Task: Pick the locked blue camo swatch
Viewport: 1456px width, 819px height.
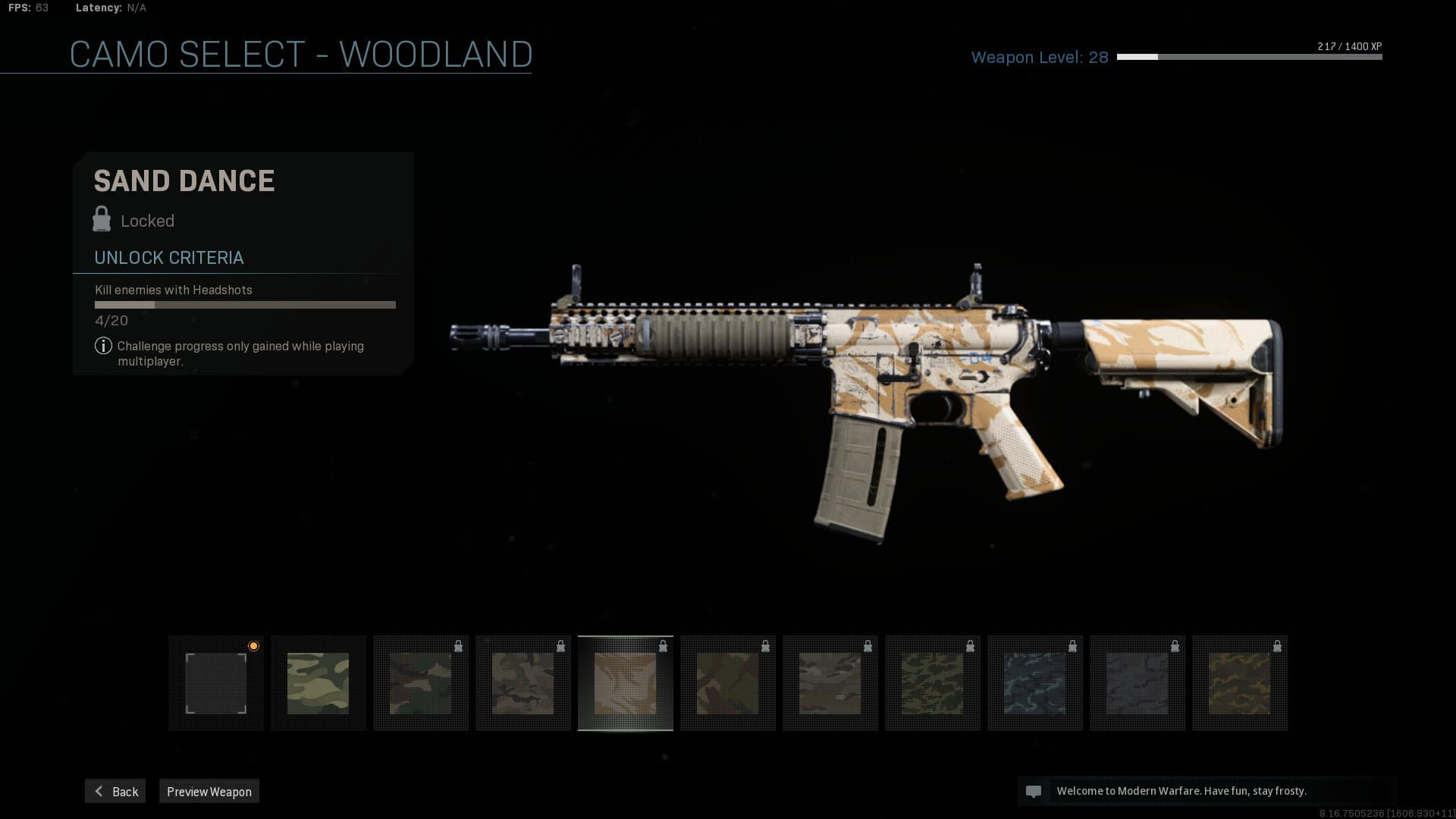Action: [1035, 683]
